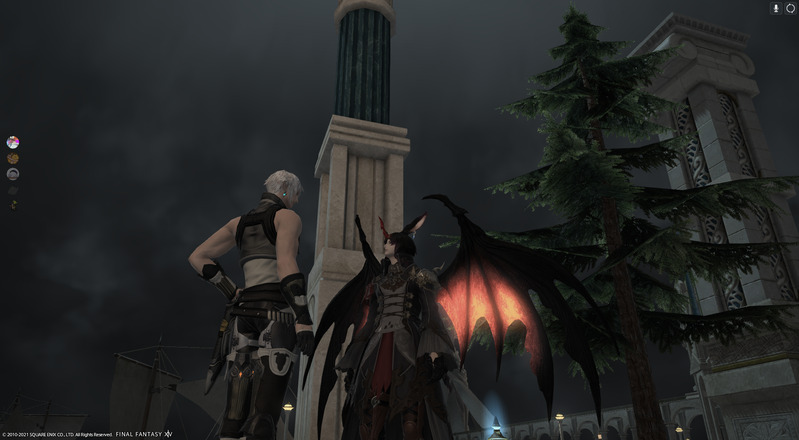The height and width of the screenshot is (440, 799).
Task: Select the gray ring-shaped status icon
Action: pos(13,174)
